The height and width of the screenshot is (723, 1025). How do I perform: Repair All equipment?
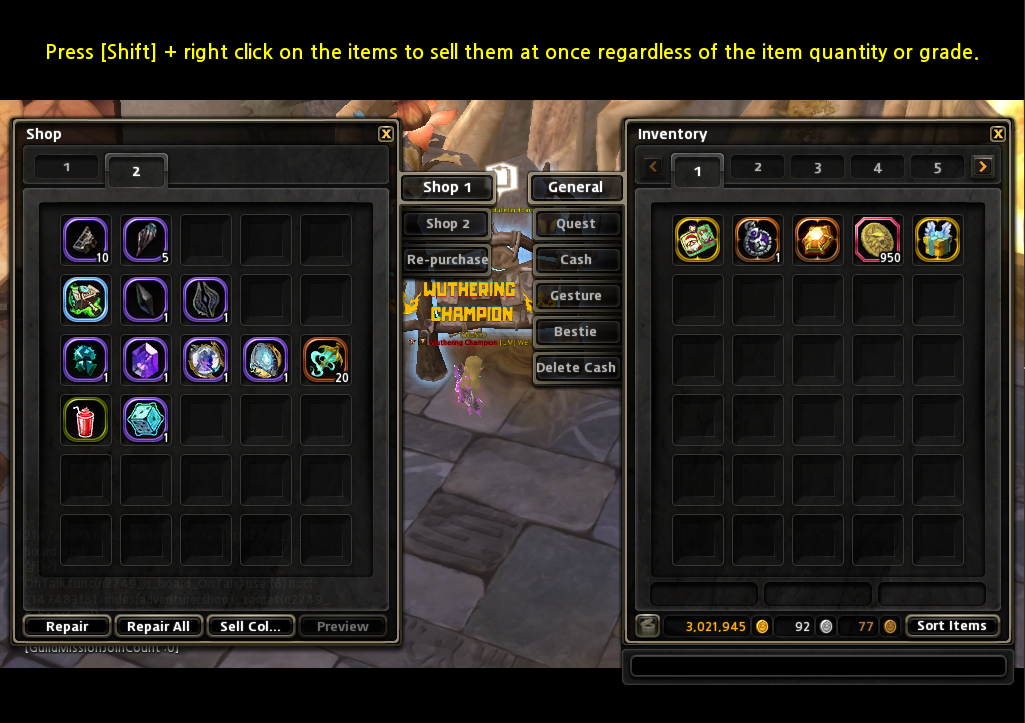158,627
